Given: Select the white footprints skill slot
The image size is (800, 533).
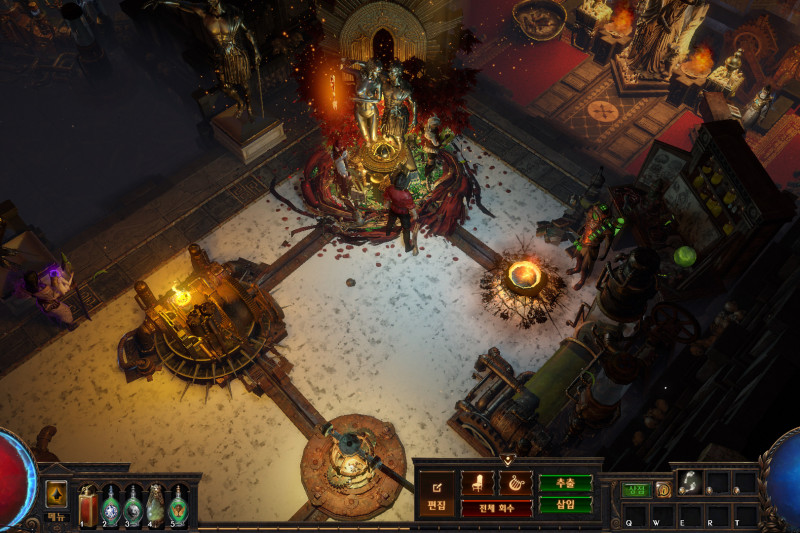Looking at the screenshot, I should (x=690, y=482).
